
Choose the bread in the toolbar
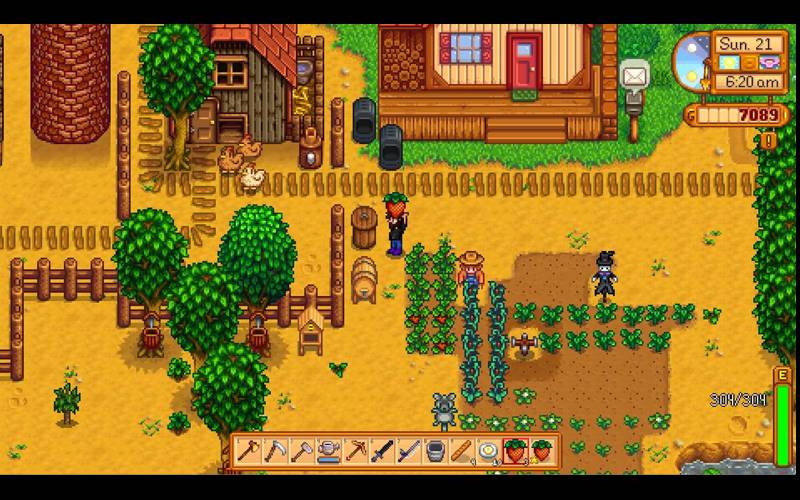coord(463,452)
